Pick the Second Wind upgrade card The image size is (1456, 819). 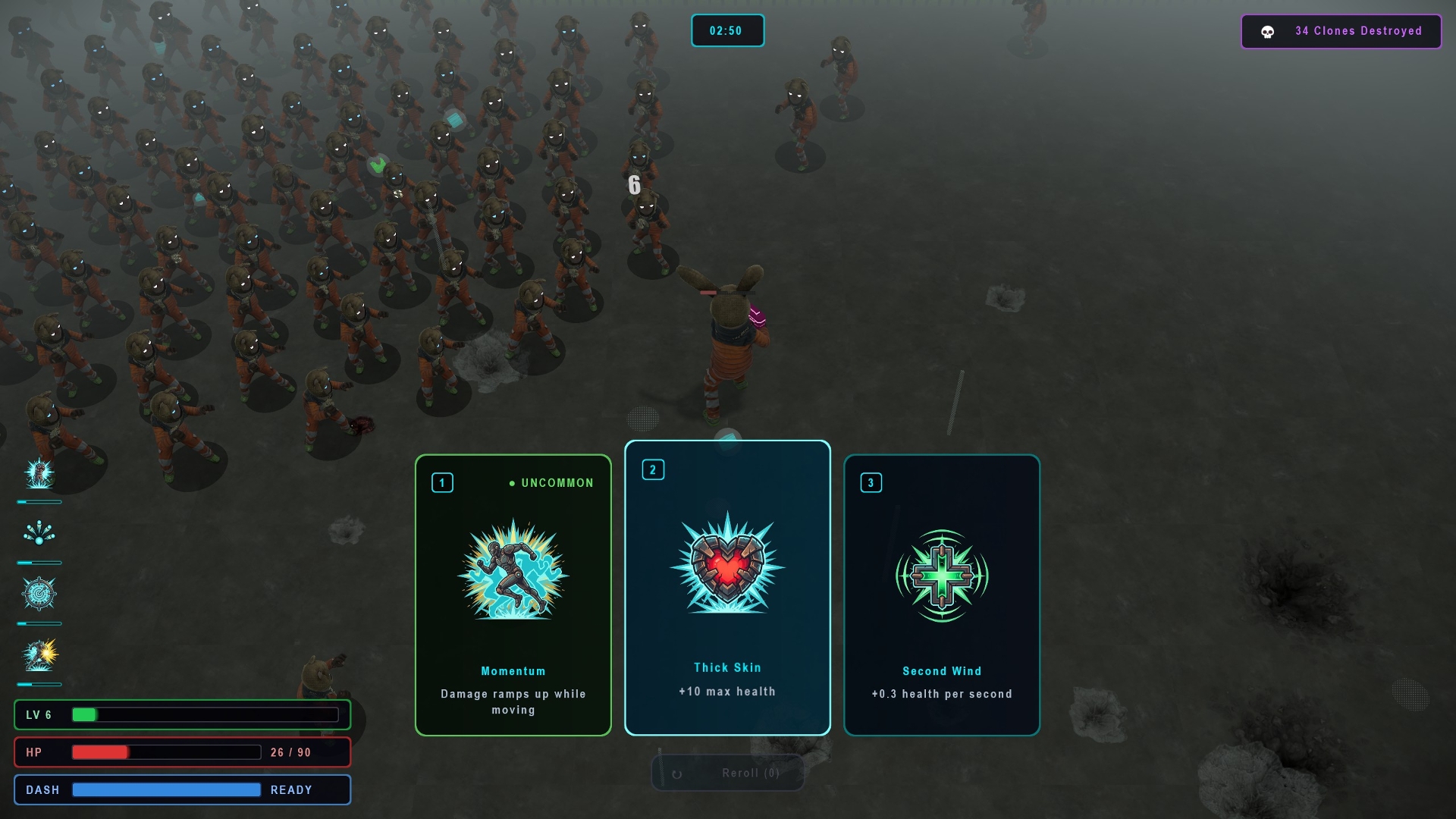click(x=942, y=595)
